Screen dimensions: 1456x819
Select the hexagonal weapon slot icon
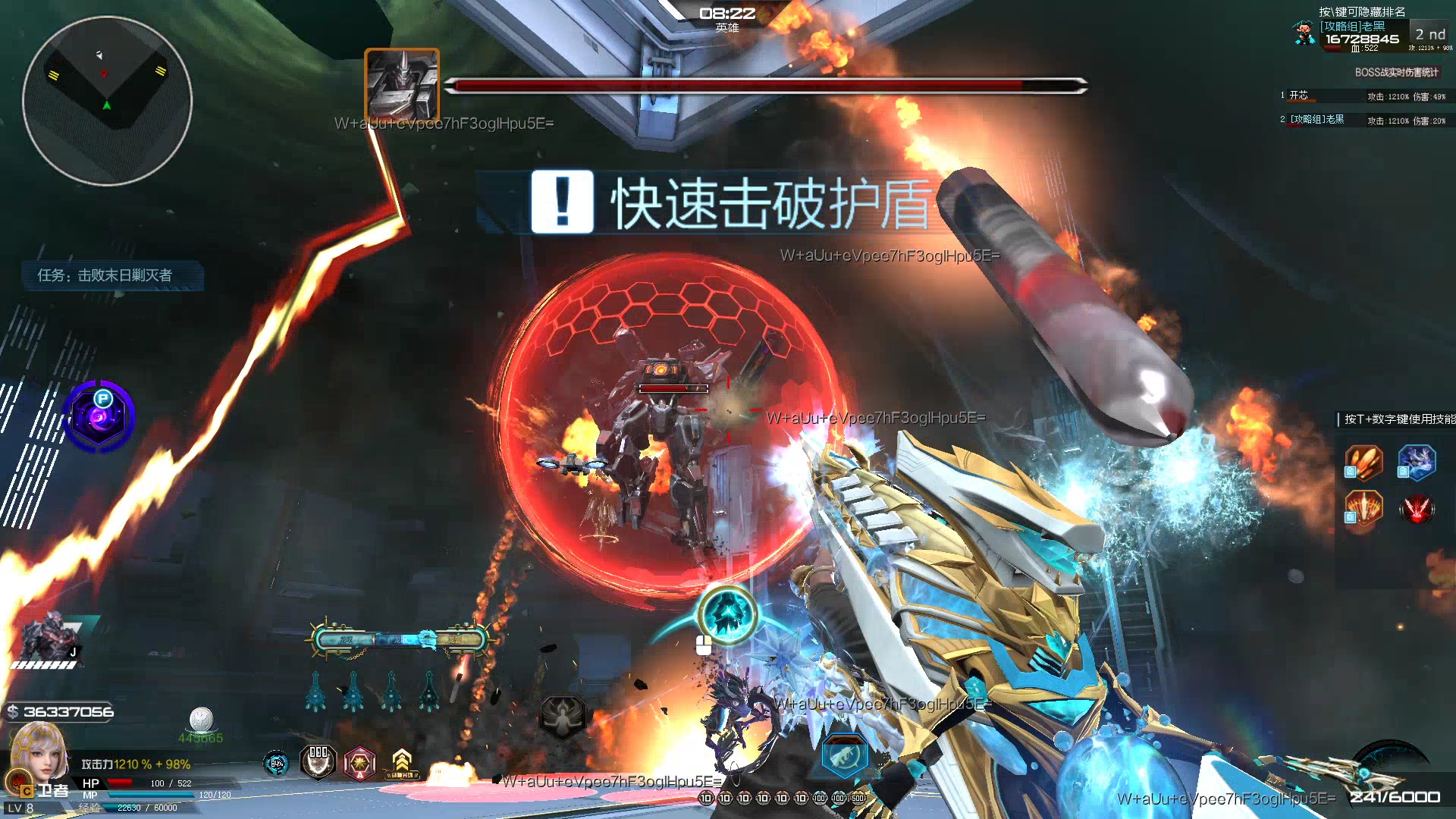[843, 755]
